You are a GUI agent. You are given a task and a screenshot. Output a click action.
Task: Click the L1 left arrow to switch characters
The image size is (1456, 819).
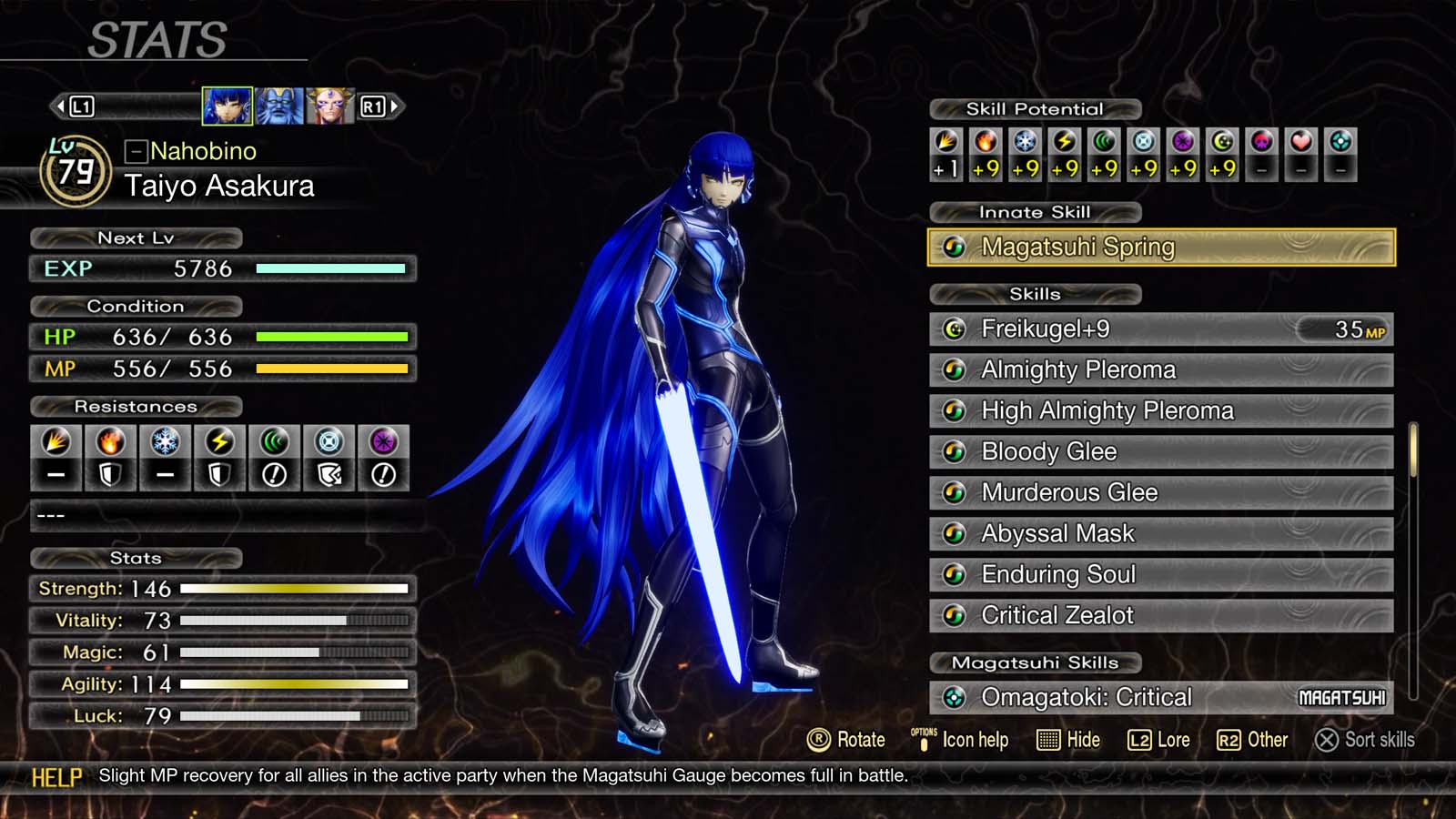point(59,106)
